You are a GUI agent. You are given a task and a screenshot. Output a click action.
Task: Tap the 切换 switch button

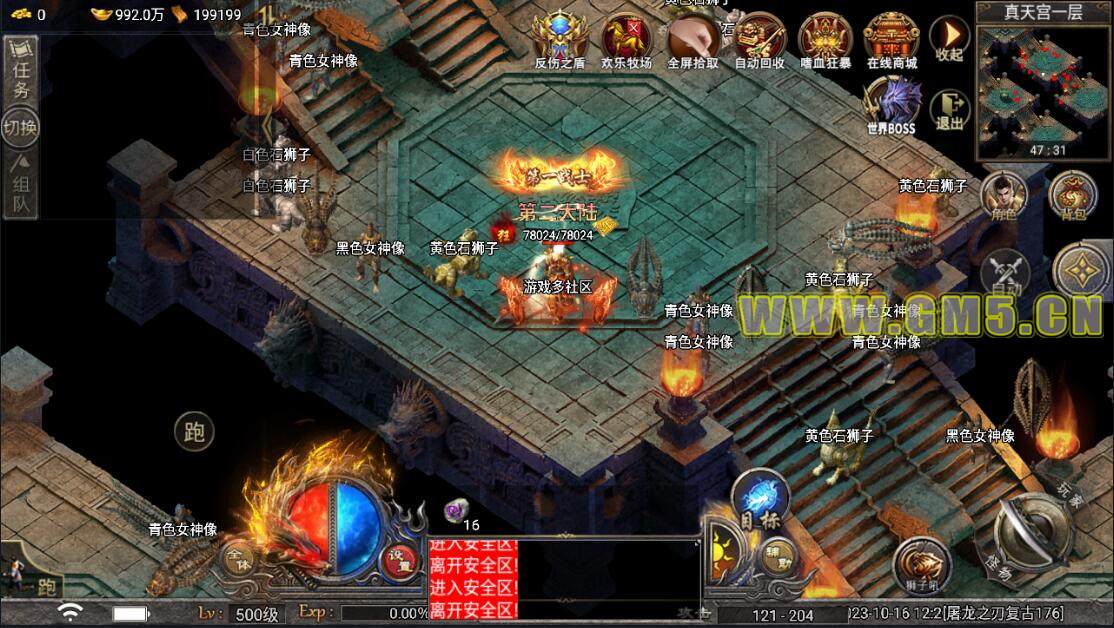pos(20,128)
